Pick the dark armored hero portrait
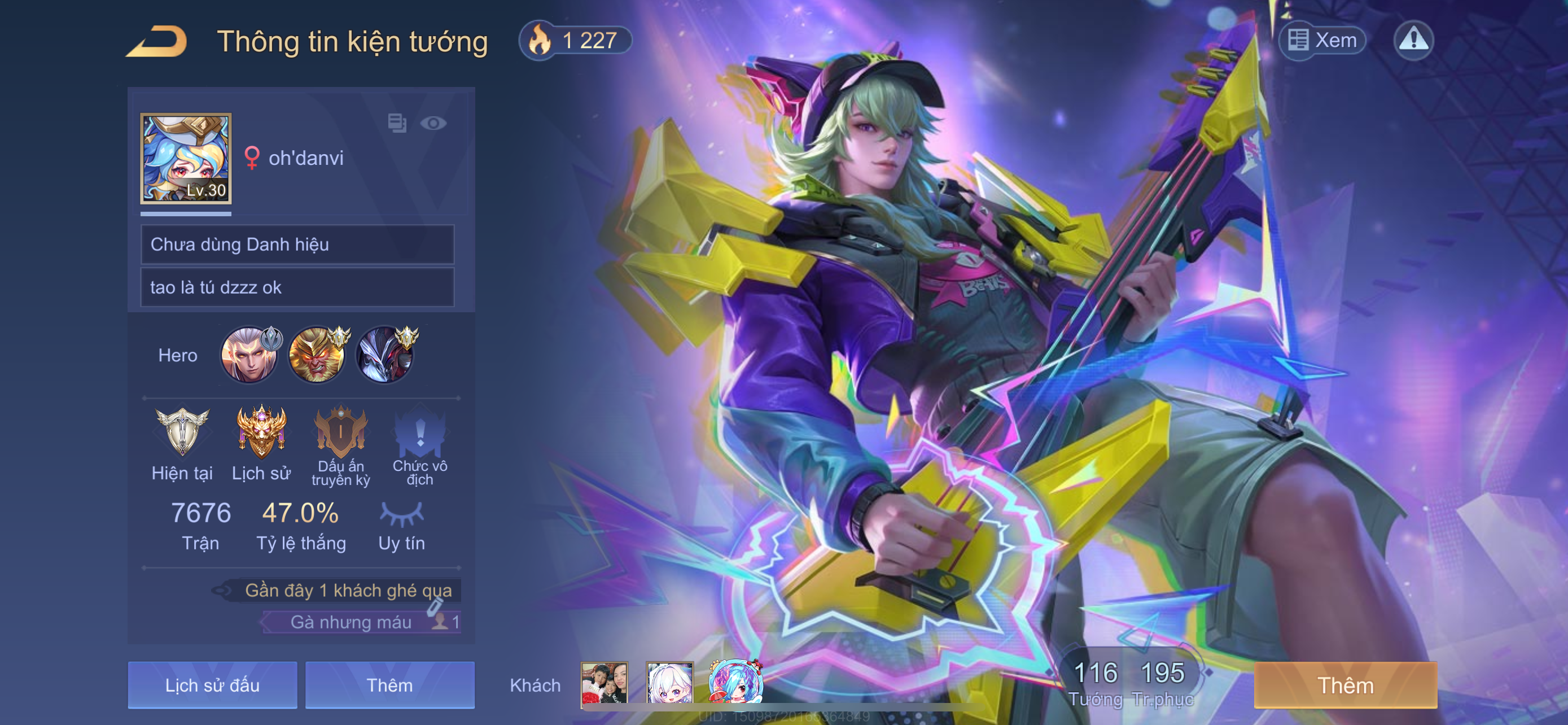This screenshot has height=725, width=1568. click(x=385, y=354)
